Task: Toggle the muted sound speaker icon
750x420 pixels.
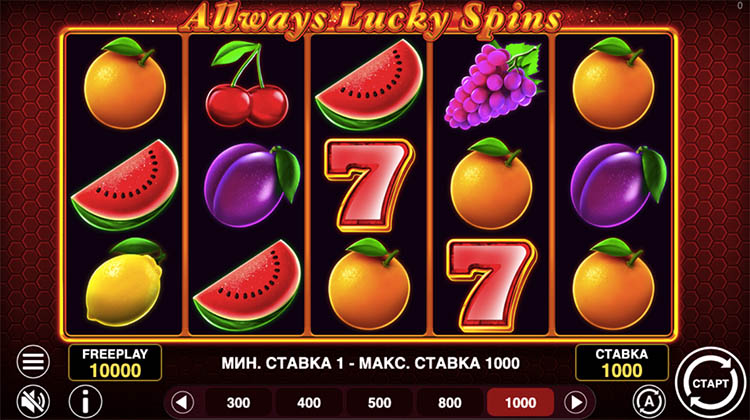Action: [x=33, y=400]
